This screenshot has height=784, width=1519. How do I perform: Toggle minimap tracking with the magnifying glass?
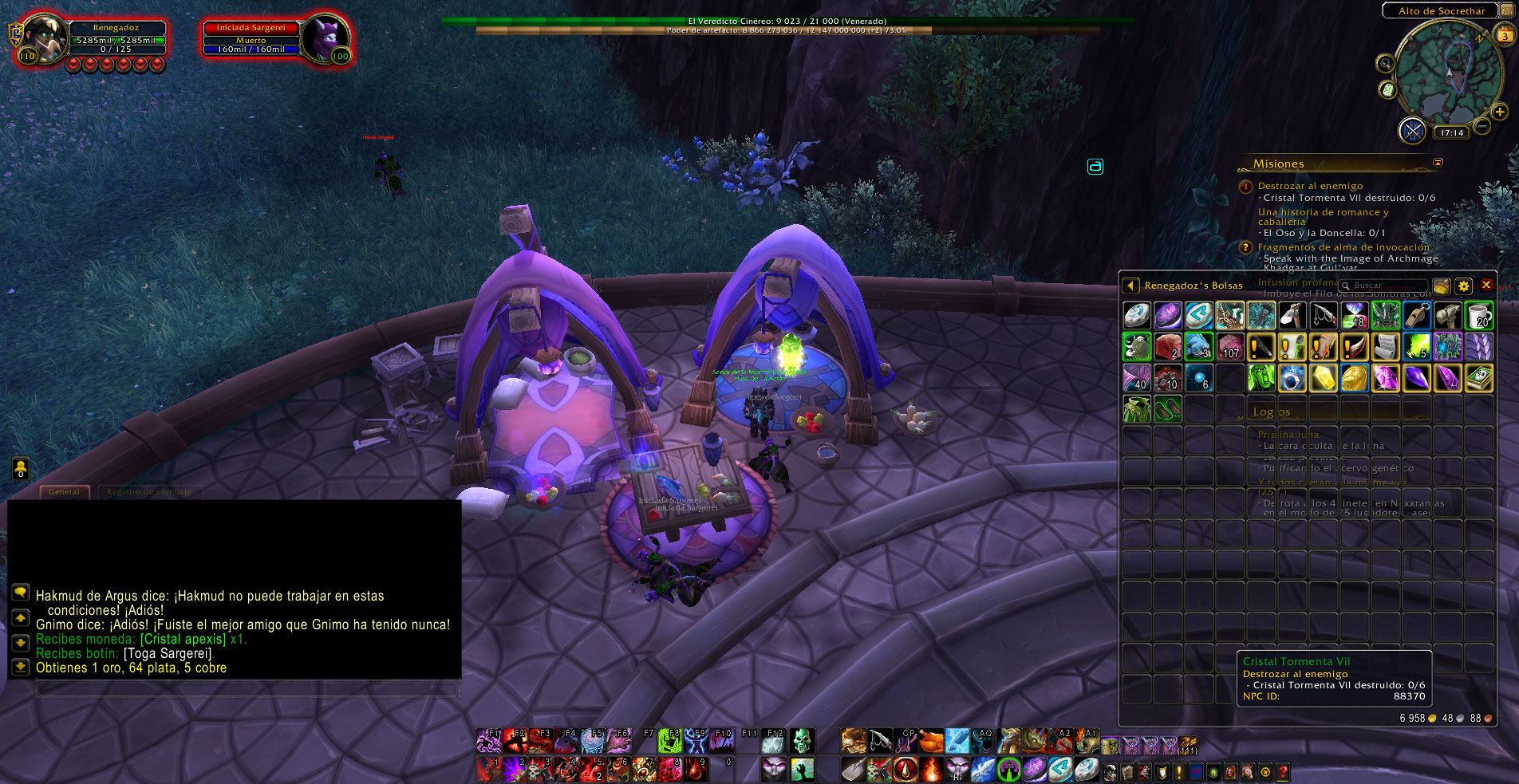click(x=1385, y=64)
